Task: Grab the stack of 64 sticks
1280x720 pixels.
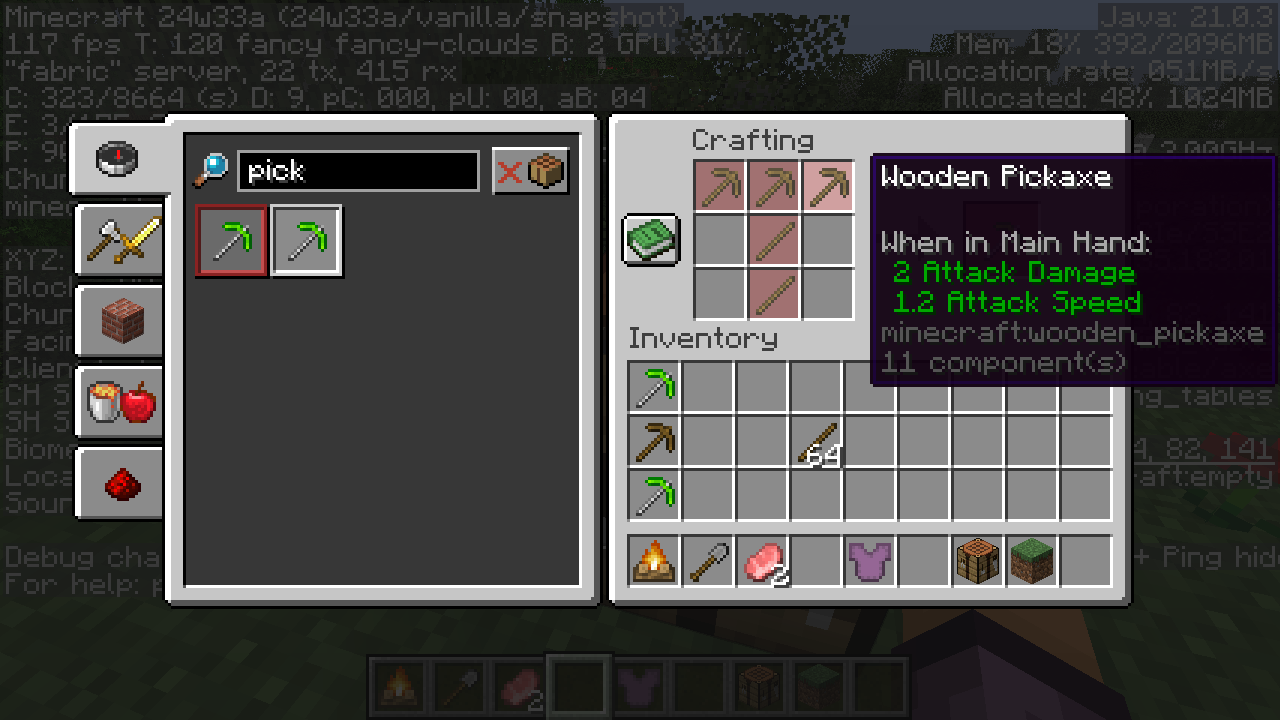Action: pyautogui.click(x=816, y=441)
